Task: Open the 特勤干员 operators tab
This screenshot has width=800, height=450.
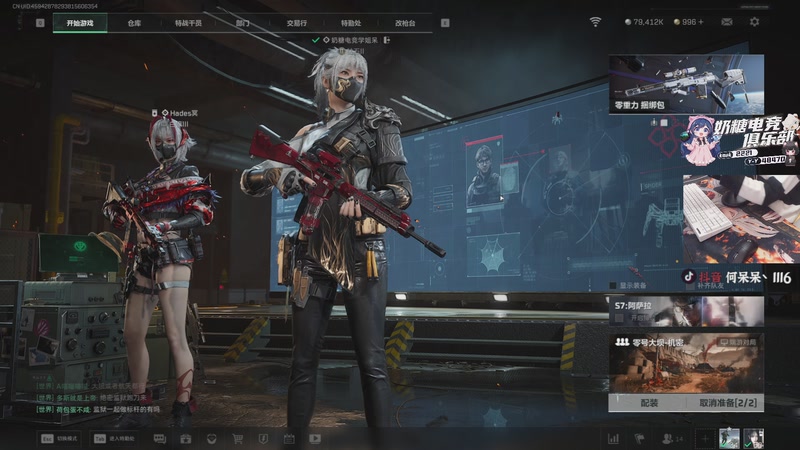Action: [x=187, y=22]
